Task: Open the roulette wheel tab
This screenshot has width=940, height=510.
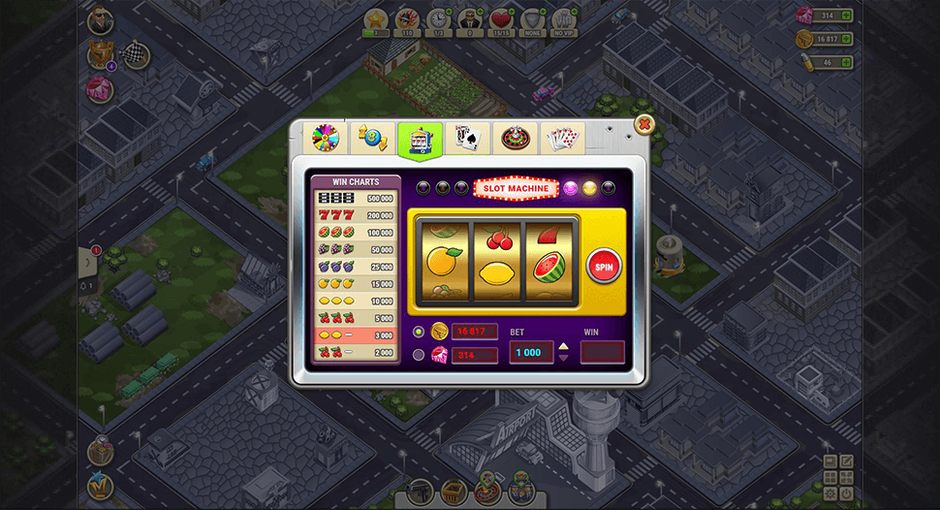Action: (x=514, y=138)
